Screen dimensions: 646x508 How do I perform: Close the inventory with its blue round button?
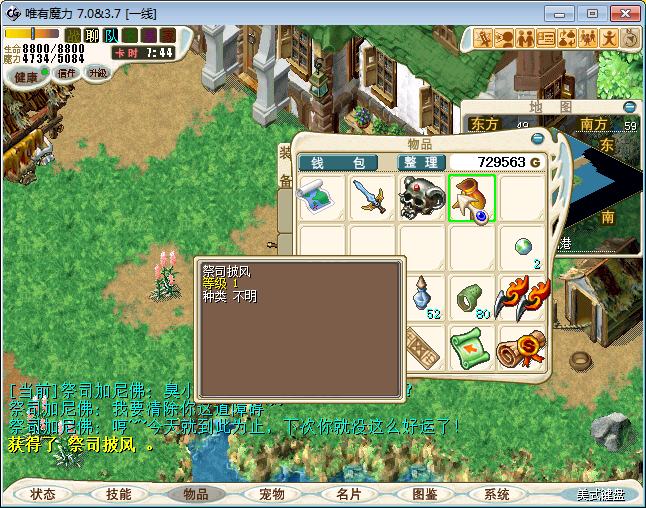pyautogui.click(x=538, y=138)
